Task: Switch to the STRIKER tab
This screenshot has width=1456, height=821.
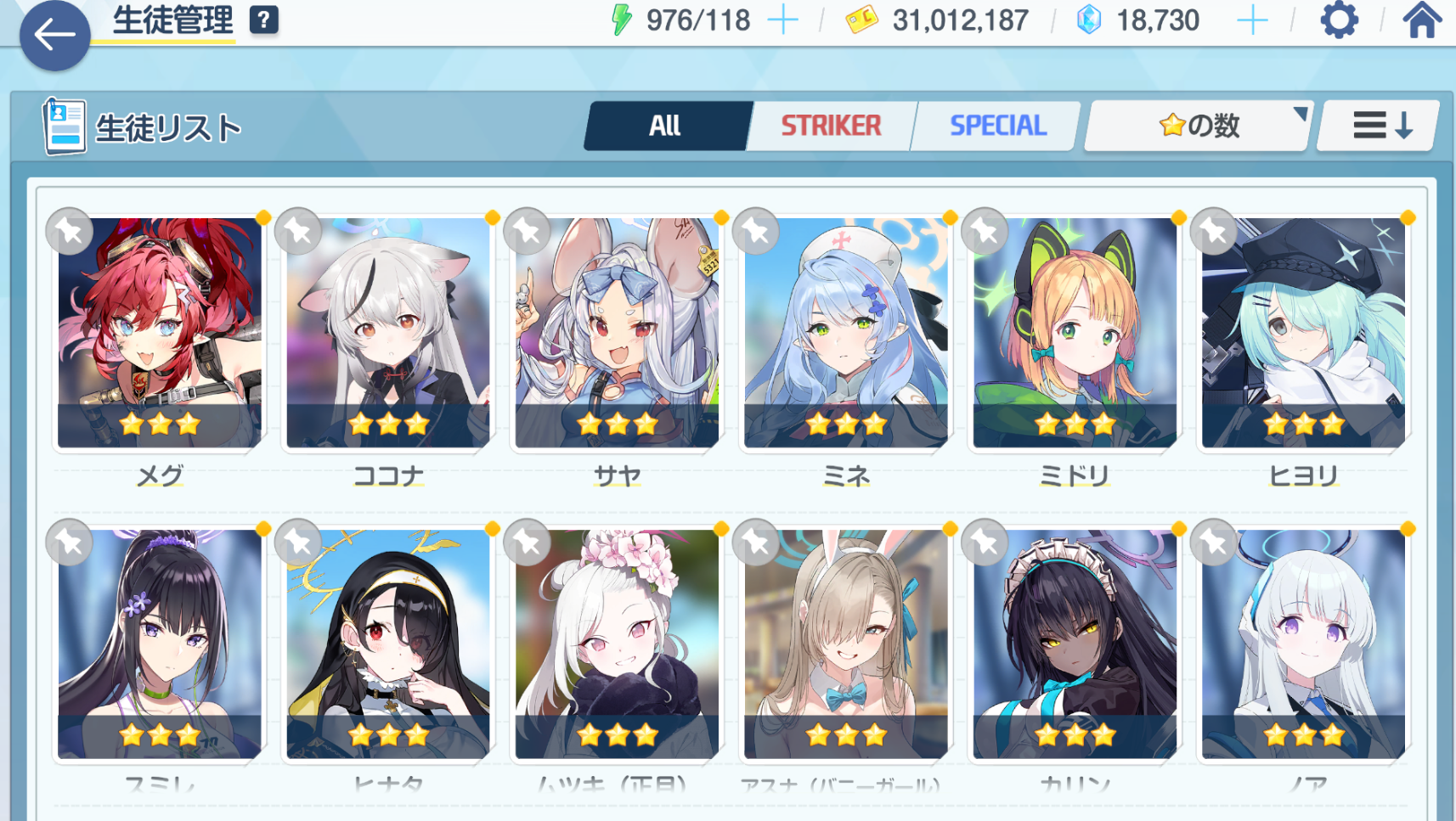Action: click(831, 126)
